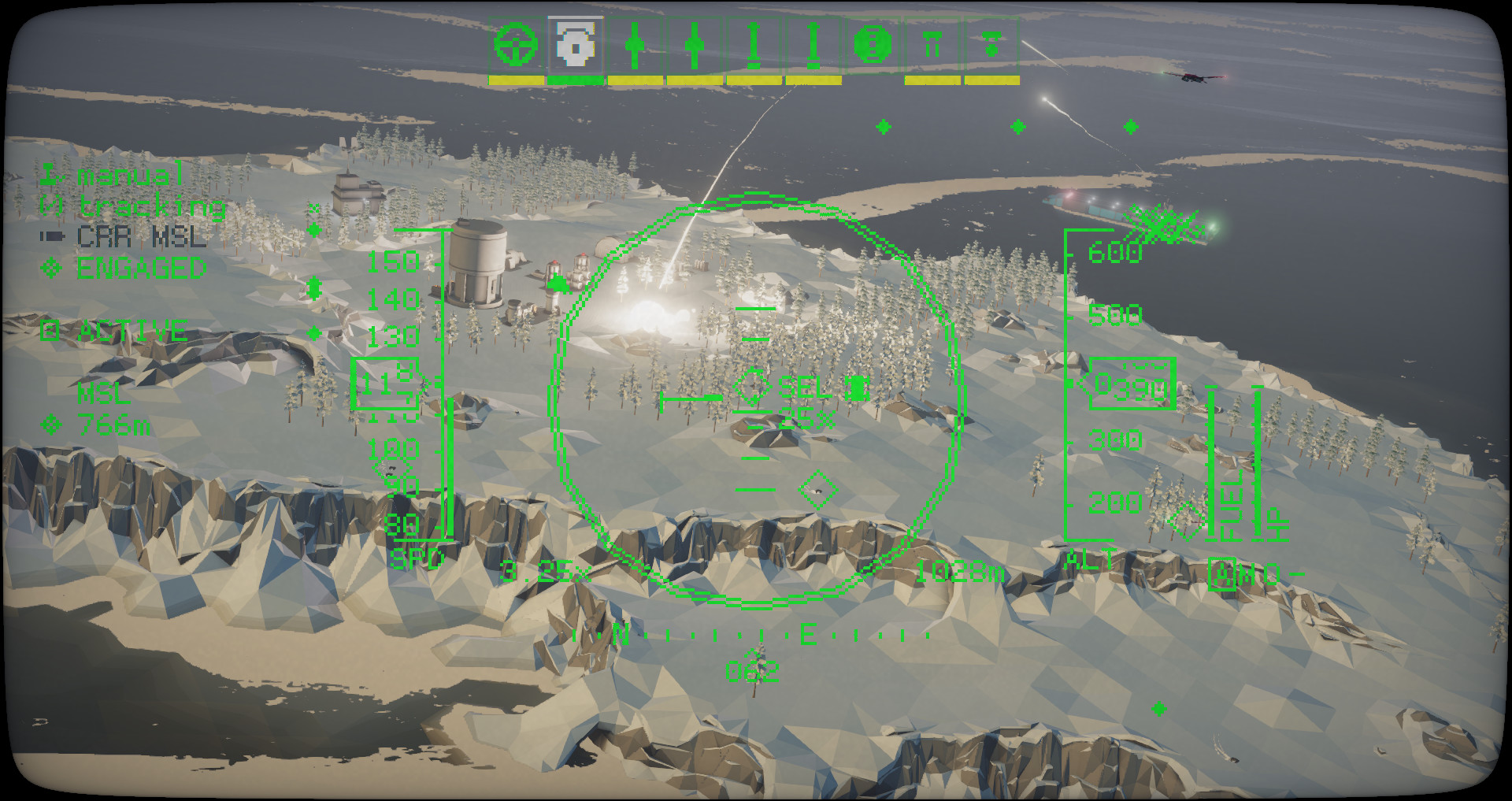Select the steering wheel control icon
Viewport: 1512px width, 801px height.
tap(516, 43)
